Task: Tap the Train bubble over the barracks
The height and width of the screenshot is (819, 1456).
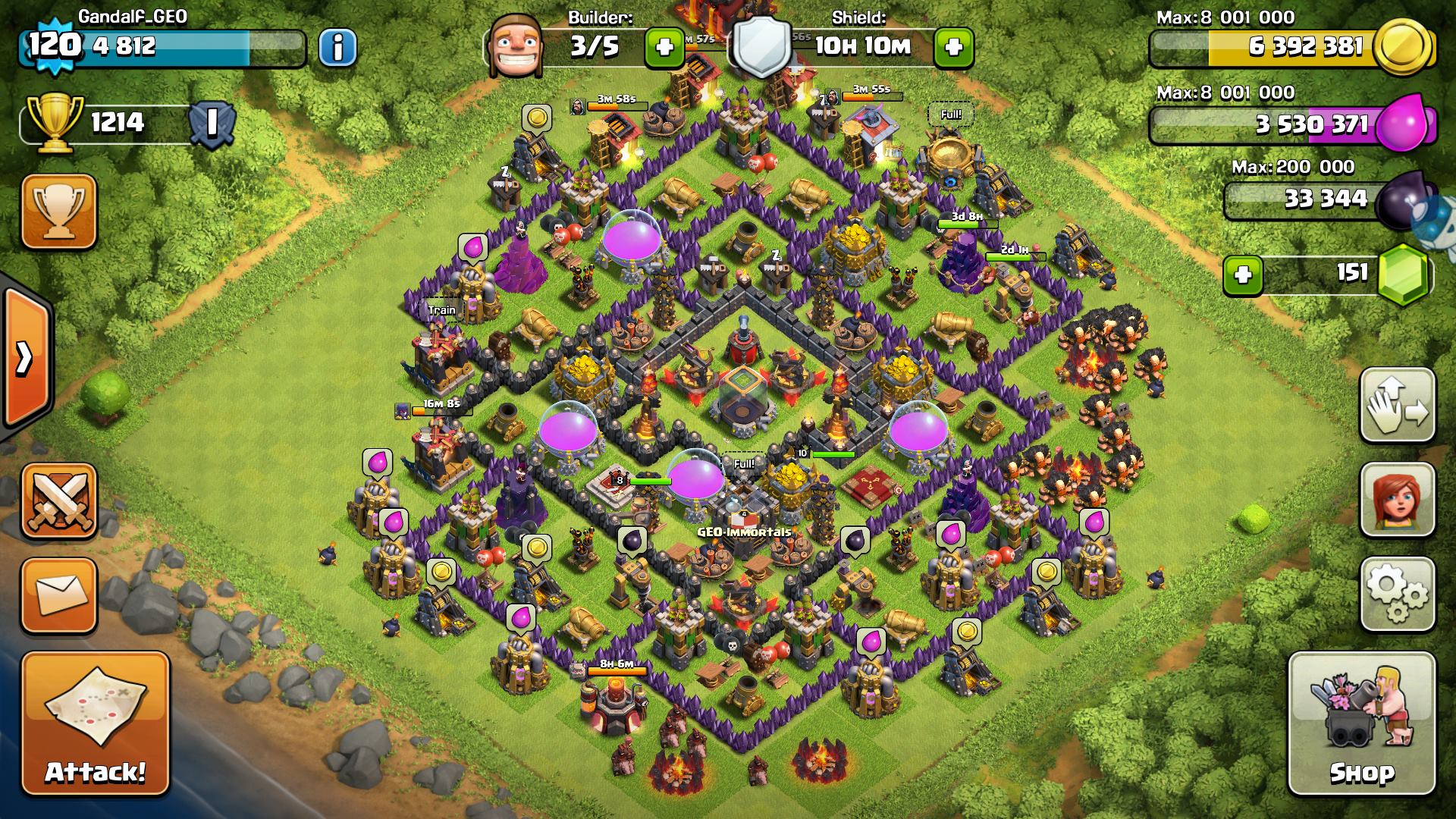Action: click(441, 310)
